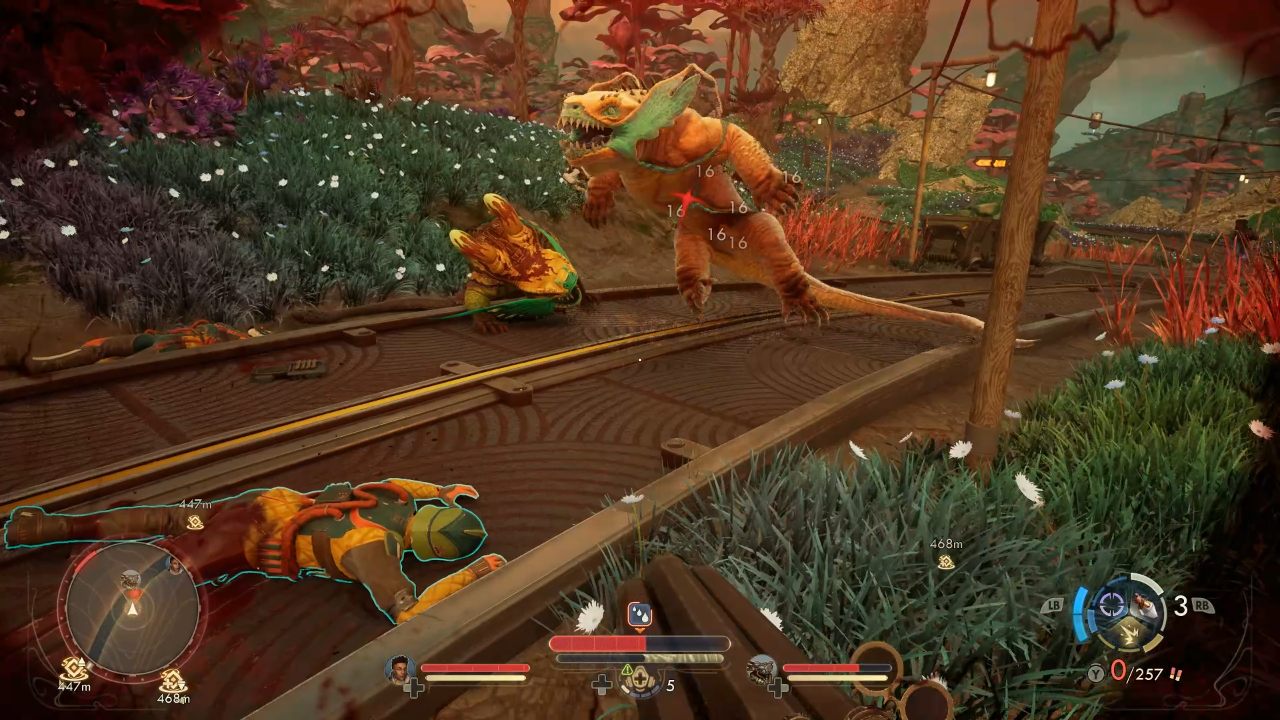Image resolution: width=1280 pixels, height=720 pixels.
Task: Click the 447m objective marker beside the minimap
Action: [73, 669]
